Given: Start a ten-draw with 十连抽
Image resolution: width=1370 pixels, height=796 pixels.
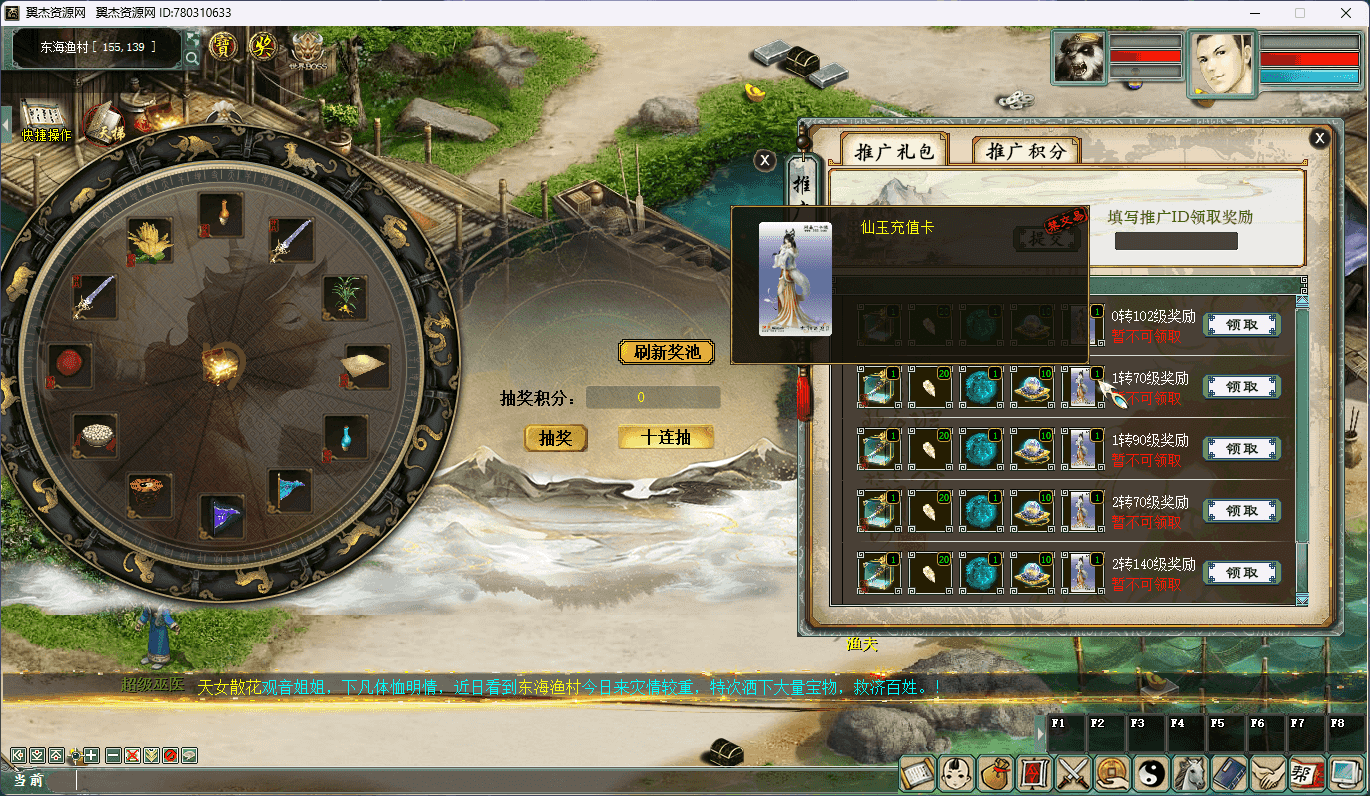Looking at the screenshot, I should click(x=666, y=437).
